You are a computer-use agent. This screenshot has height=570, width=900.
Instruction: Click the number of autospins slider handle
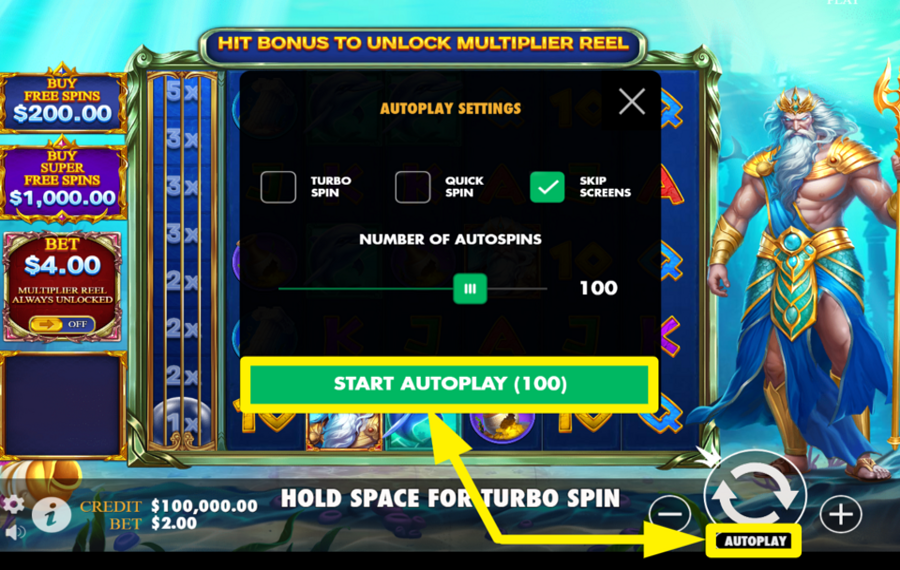(x=469, y=289)
